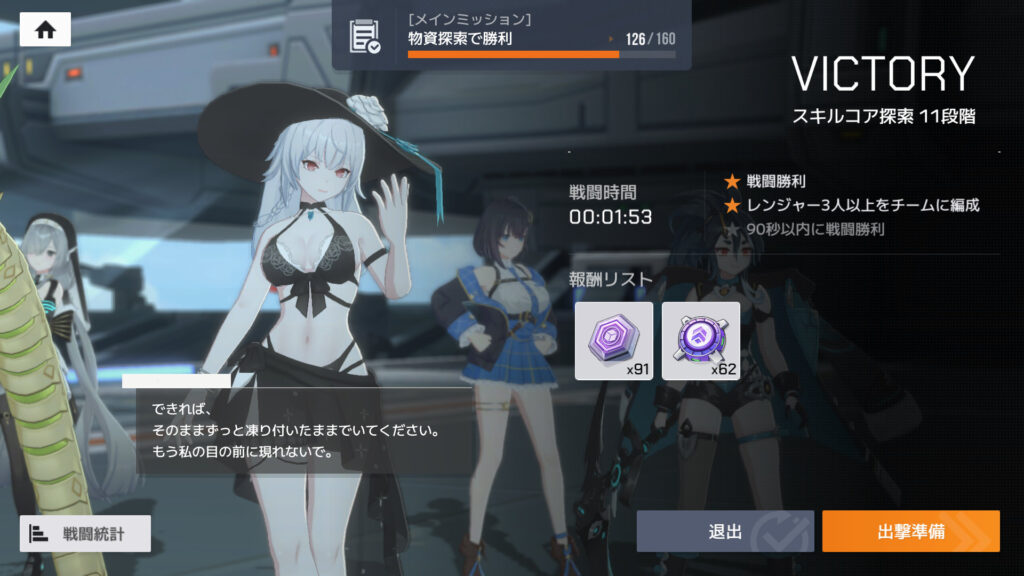Screen dimensions: 1024x576
Task: Exit with the 退出 button
Action: (x=725, y=531)
